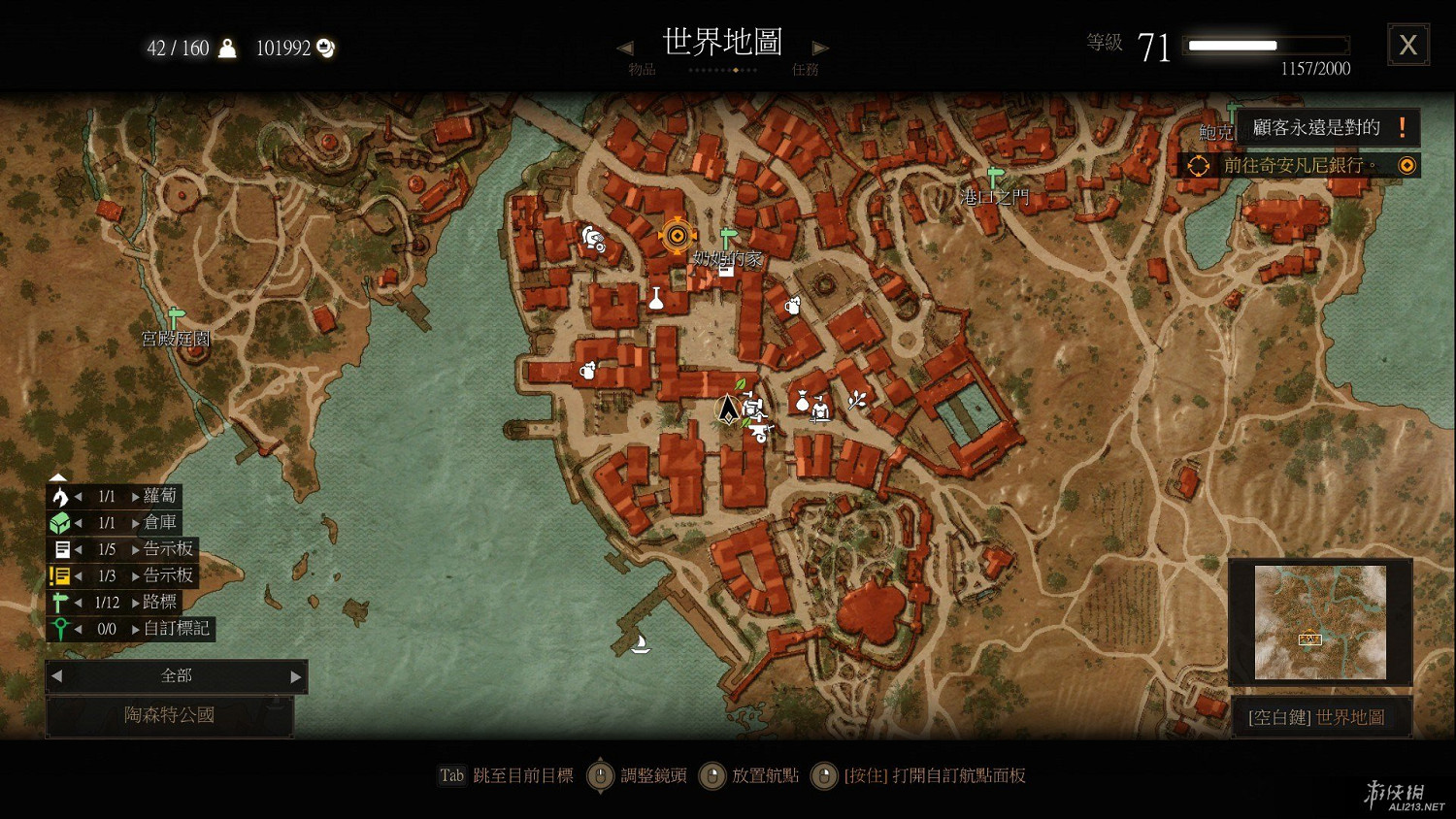
Task: Select the Roach horse icon in the legend
Action: (x=58, y=496)
